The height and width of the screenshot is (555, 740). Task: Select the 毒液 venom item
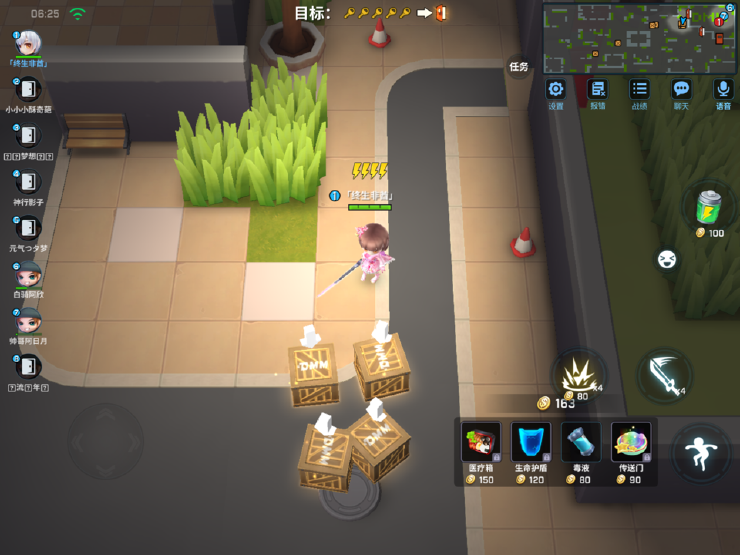tap(580, 443)
